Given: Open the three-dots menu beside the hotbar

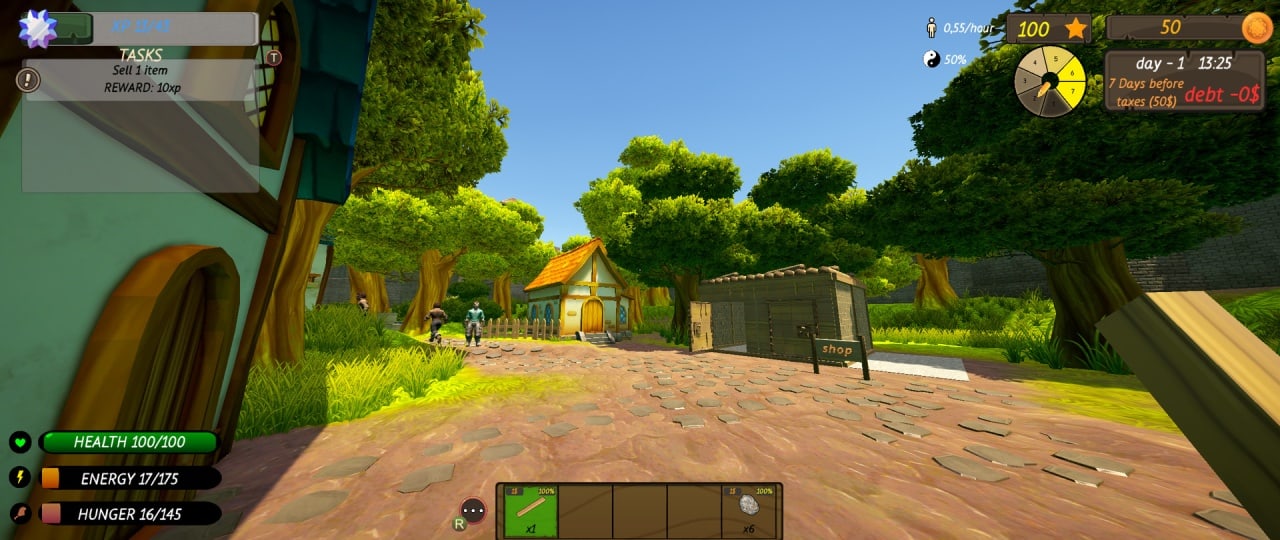Looking at the screenshot, I should [x=473, y=511].
